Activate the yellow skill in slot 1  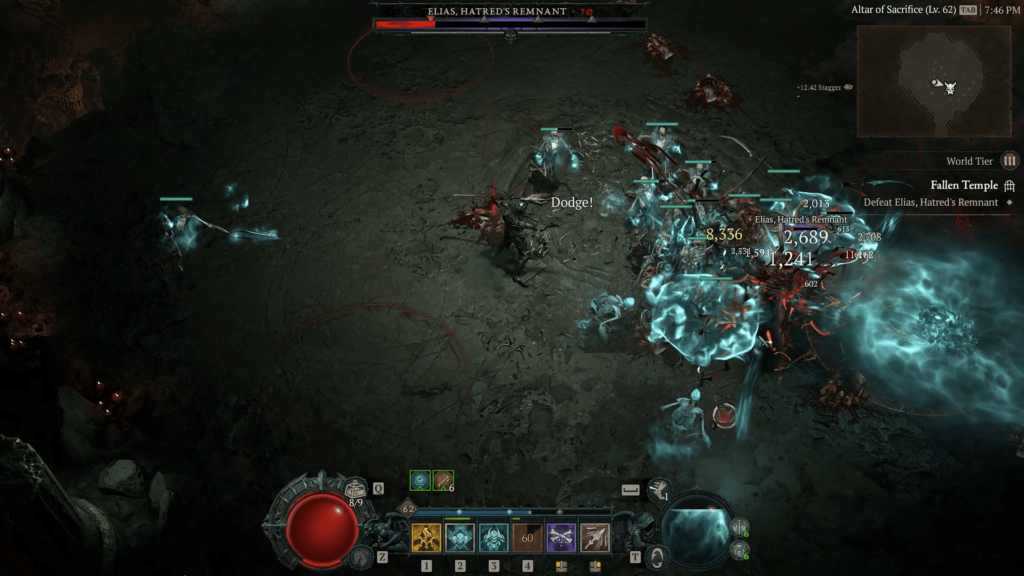pos(427,538)
